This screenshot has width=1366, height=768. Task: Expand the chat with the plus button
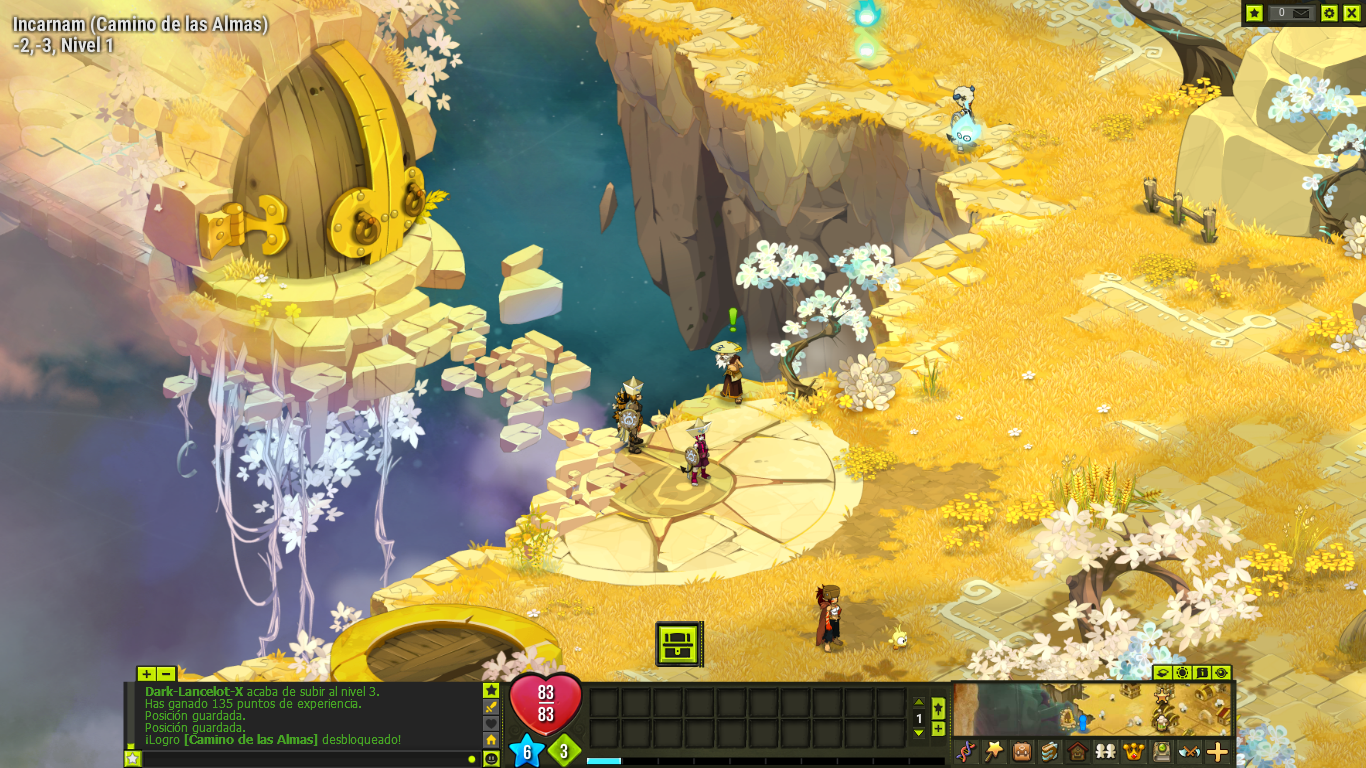[146, 674]
